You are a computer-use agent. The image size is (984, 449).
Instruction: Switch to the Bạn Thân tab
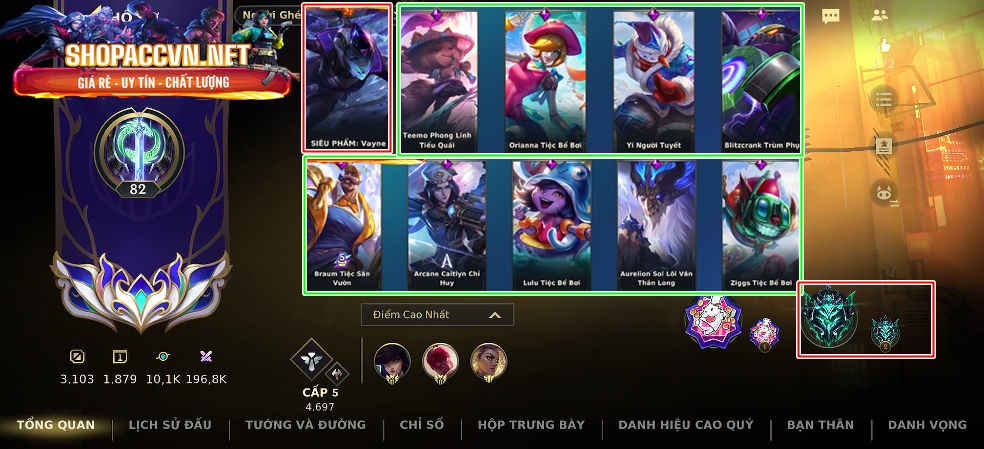tap(820, 425)
